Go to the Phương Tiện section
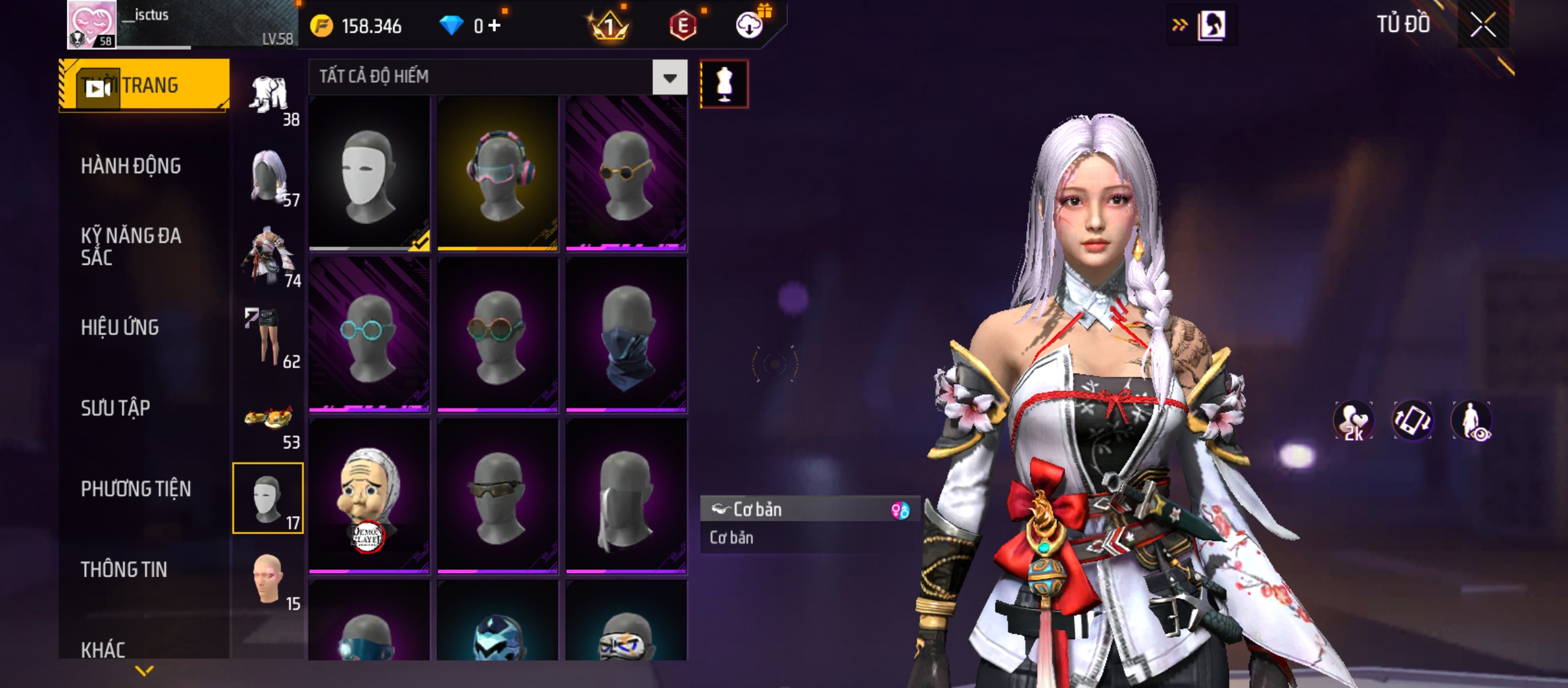 pos(136,489)
